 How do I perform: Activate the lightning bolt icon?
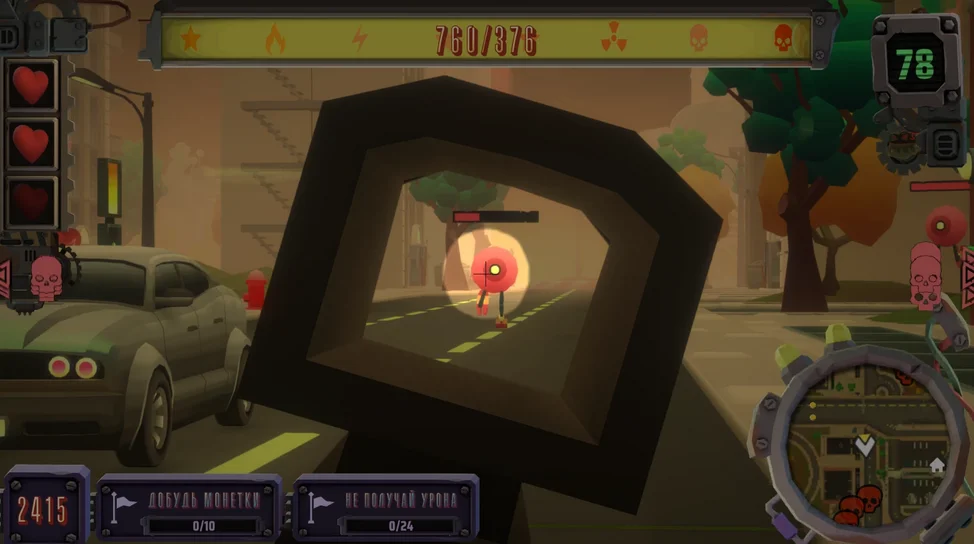point(359,40)
